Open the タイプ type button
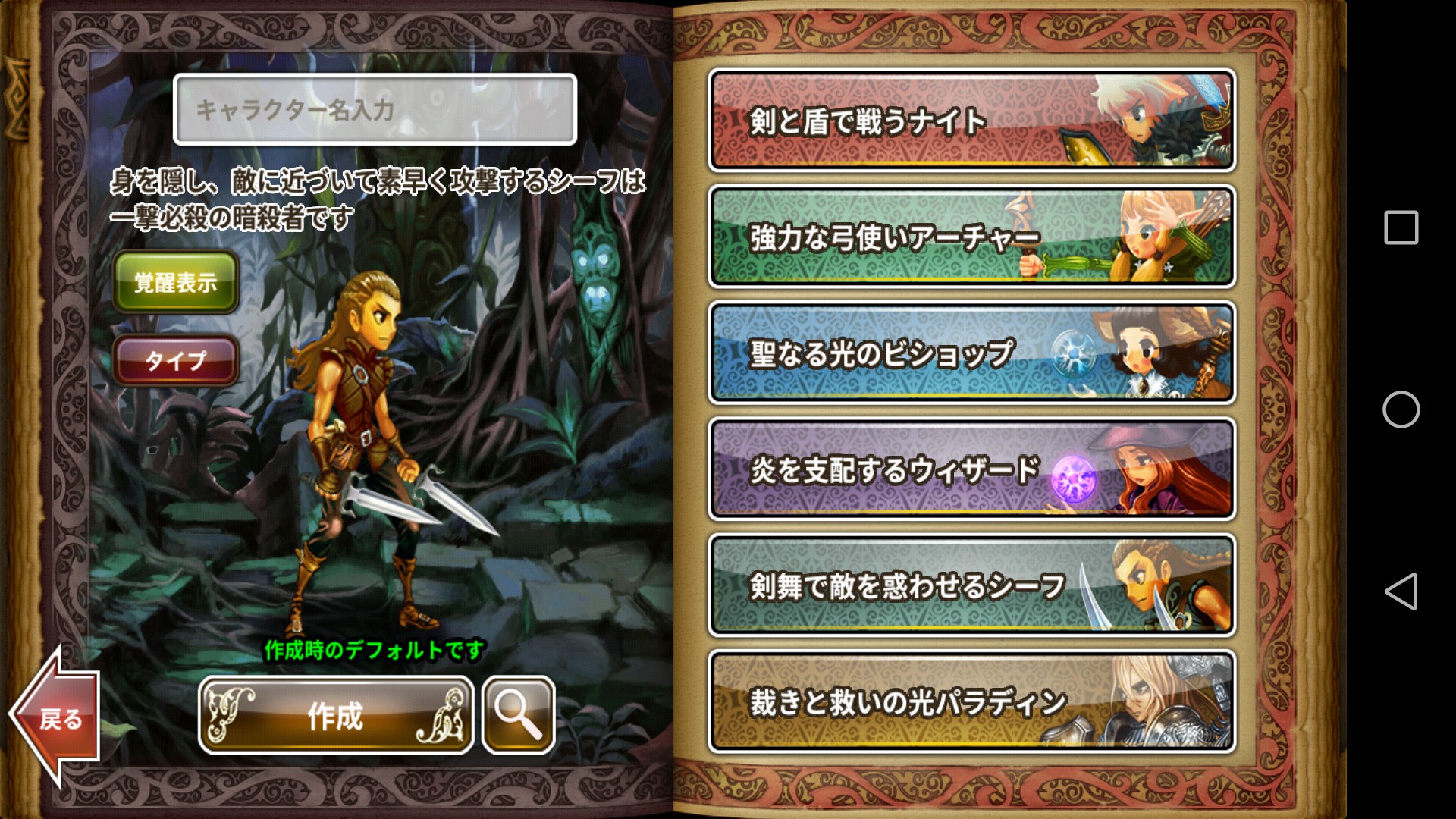Image resolution: width=1456 pixels, height=819 pixels. 176,360
